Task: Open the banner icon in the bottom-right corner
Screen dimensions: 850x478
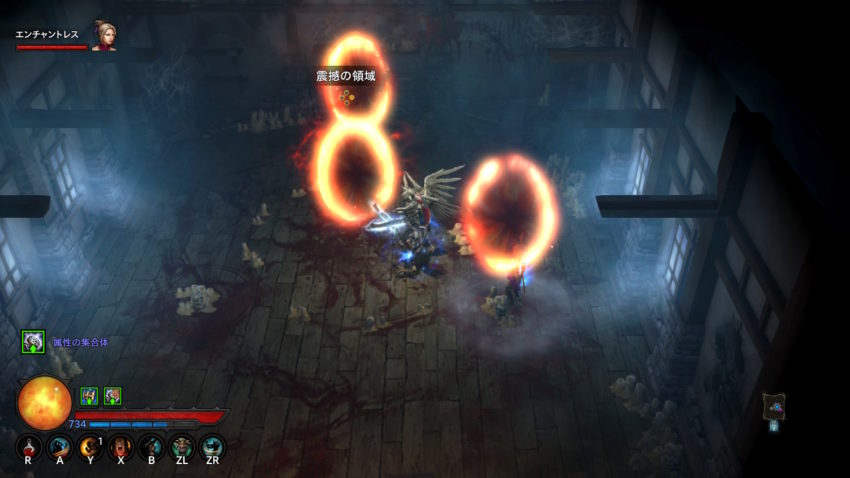Action: (774, 406)
